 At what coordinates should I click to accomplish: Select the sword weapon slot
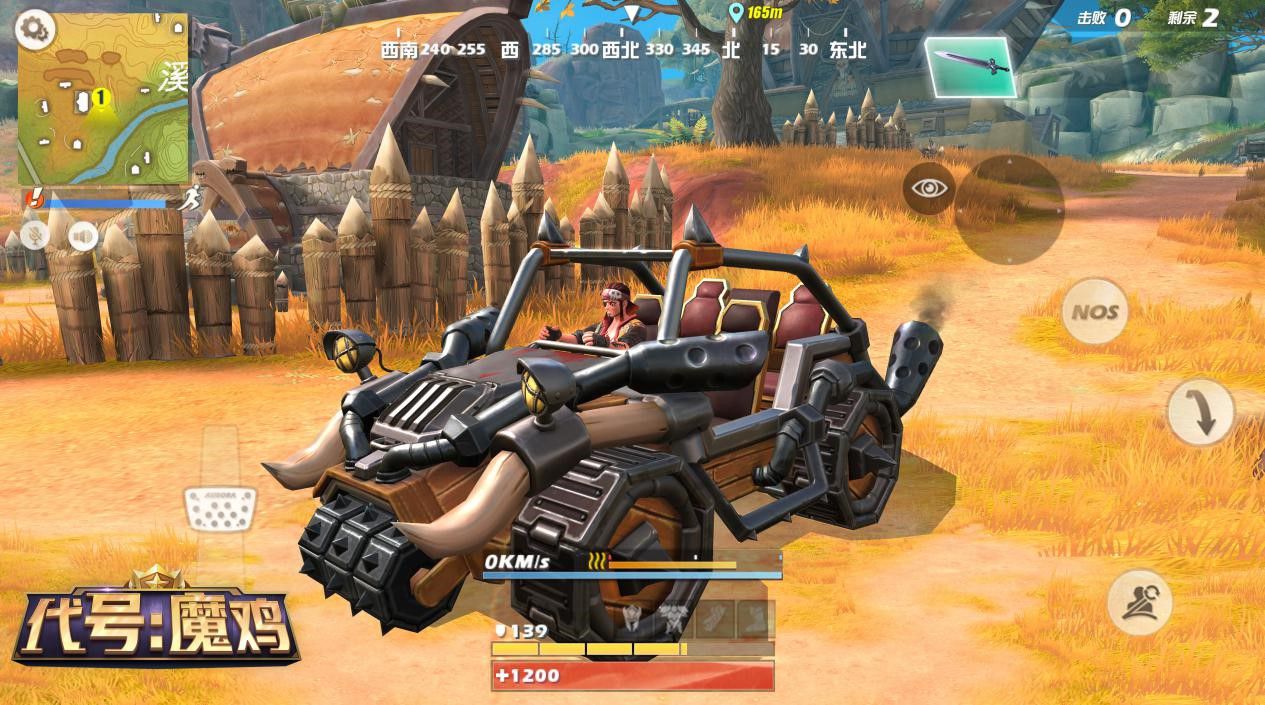pyautogui.click(x=970, y=67)
